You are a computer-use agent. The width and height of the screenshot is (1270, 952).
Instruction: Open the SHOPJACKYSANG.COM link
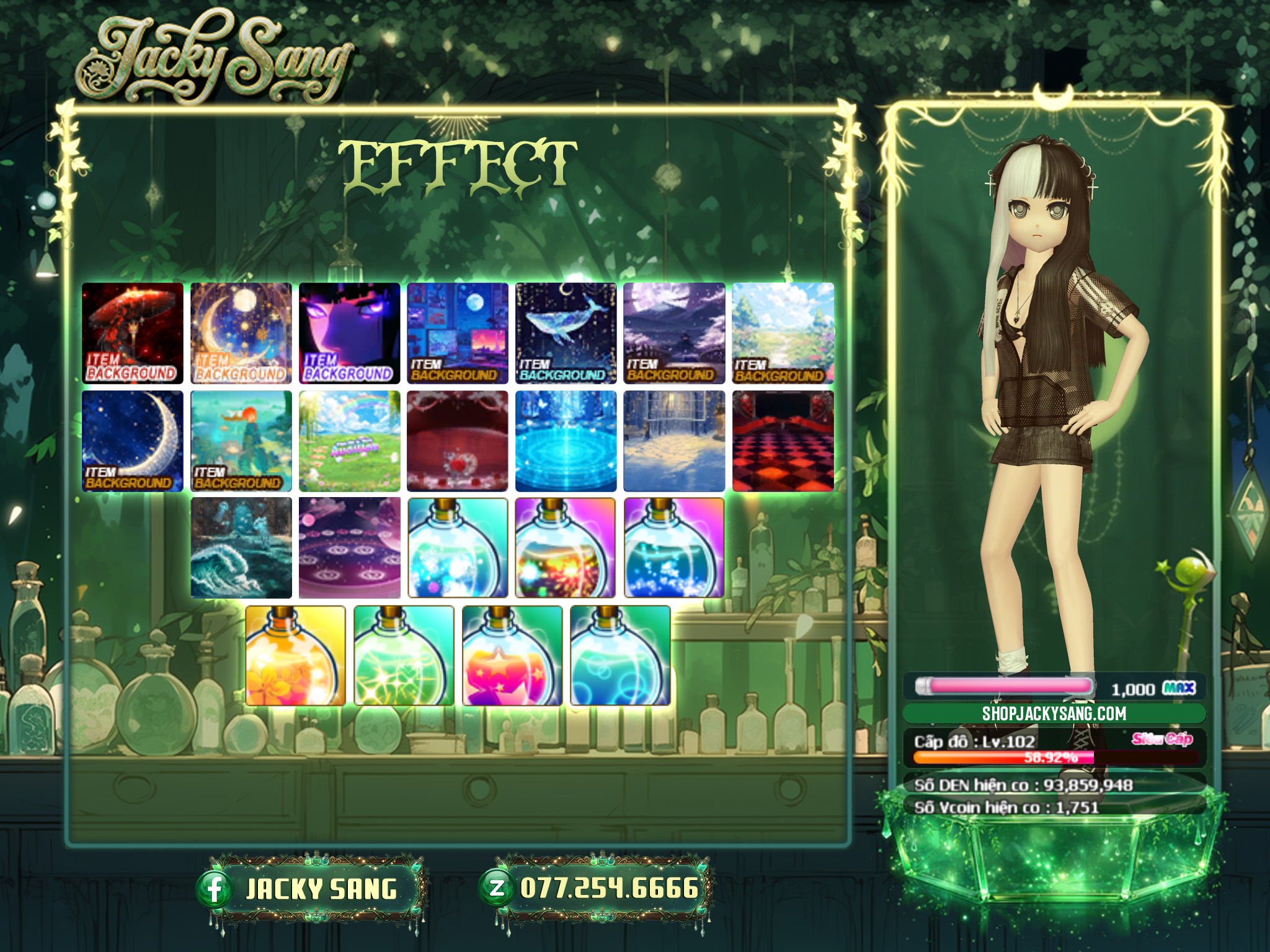tap(1054, 713)
